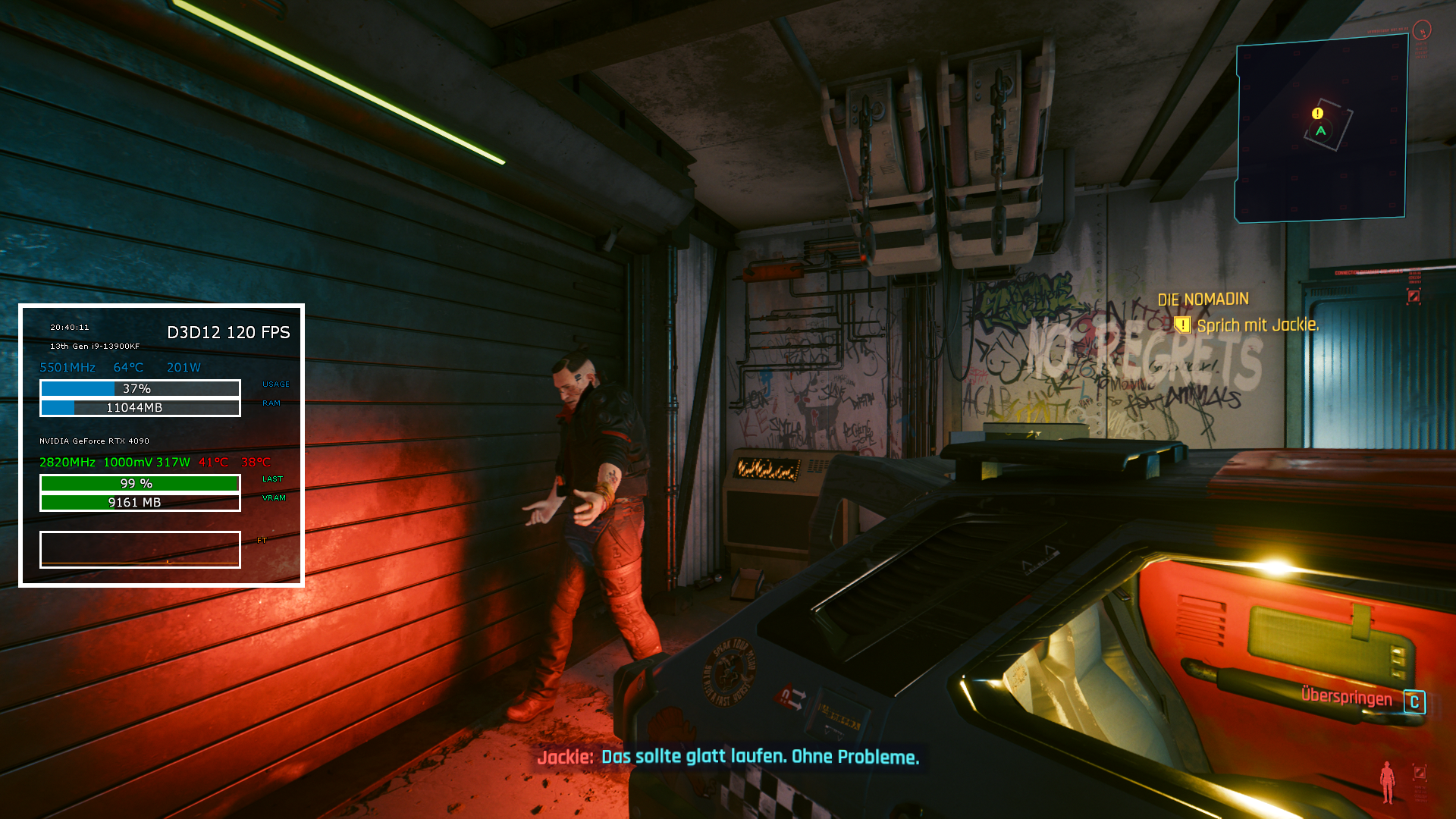
Task: Select the yellow shield icon beside 'Sprich mit Jackie'
Action: tap(1183, 324)
